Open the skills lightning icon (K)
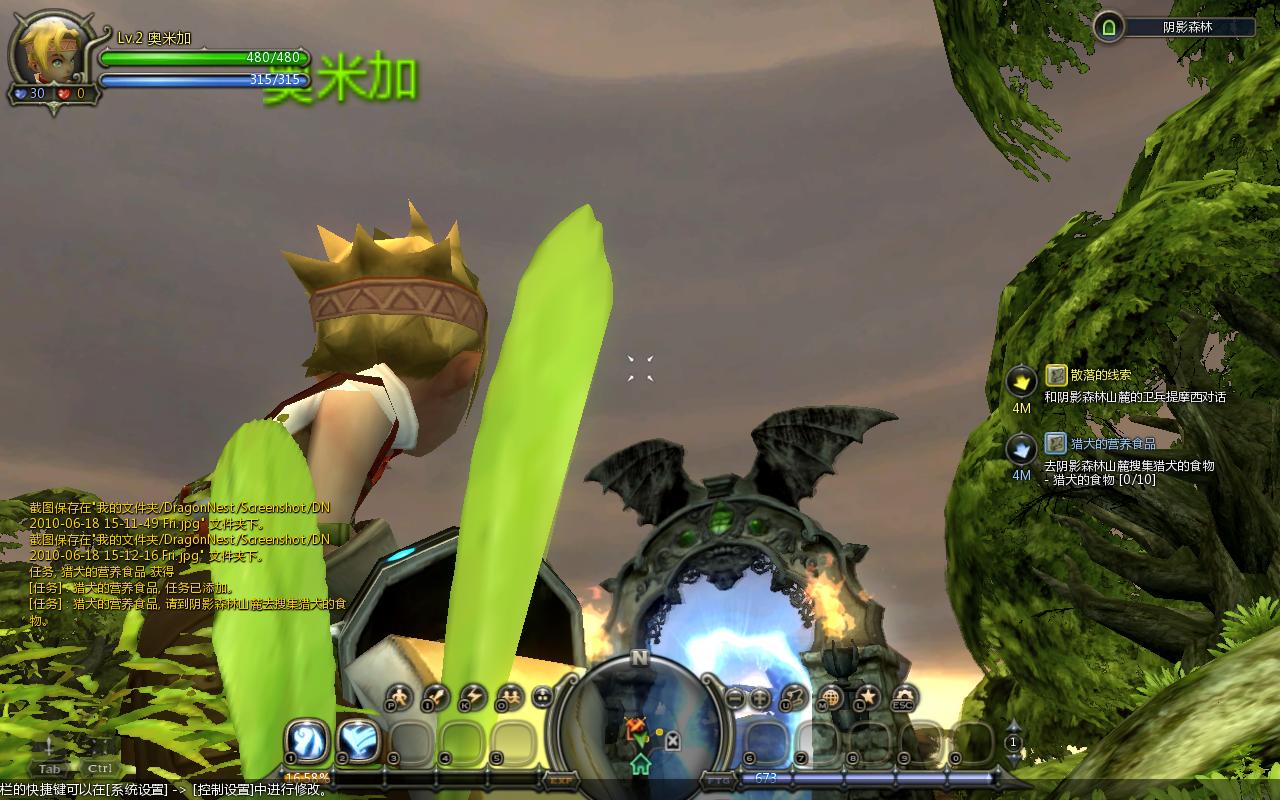Image resolution: width=1280 pixels, height=800 pixels. pyautogui.click(x=472, y=697)
